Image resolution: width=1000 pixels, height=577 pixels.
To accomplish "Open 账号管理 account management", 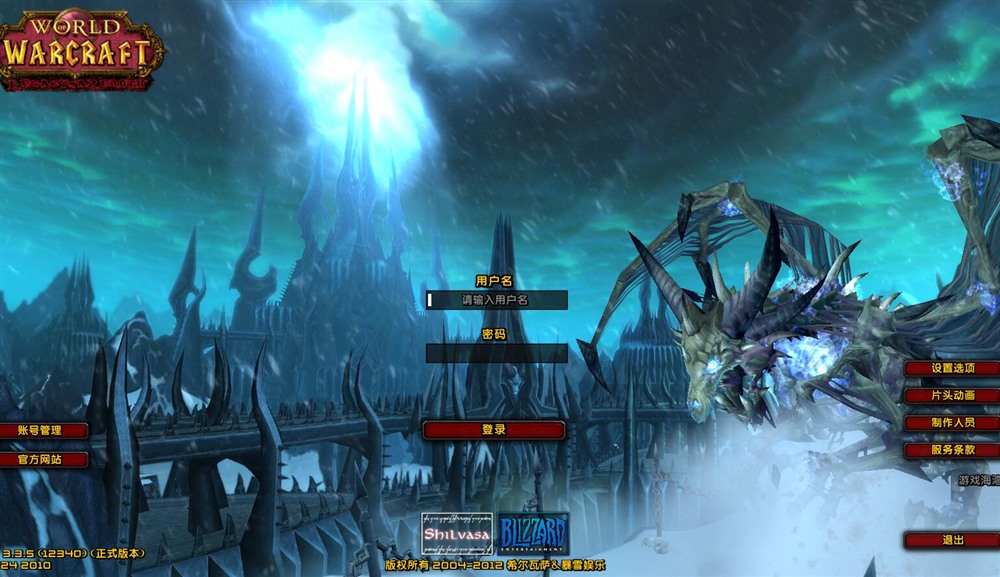I will point(42,430).
